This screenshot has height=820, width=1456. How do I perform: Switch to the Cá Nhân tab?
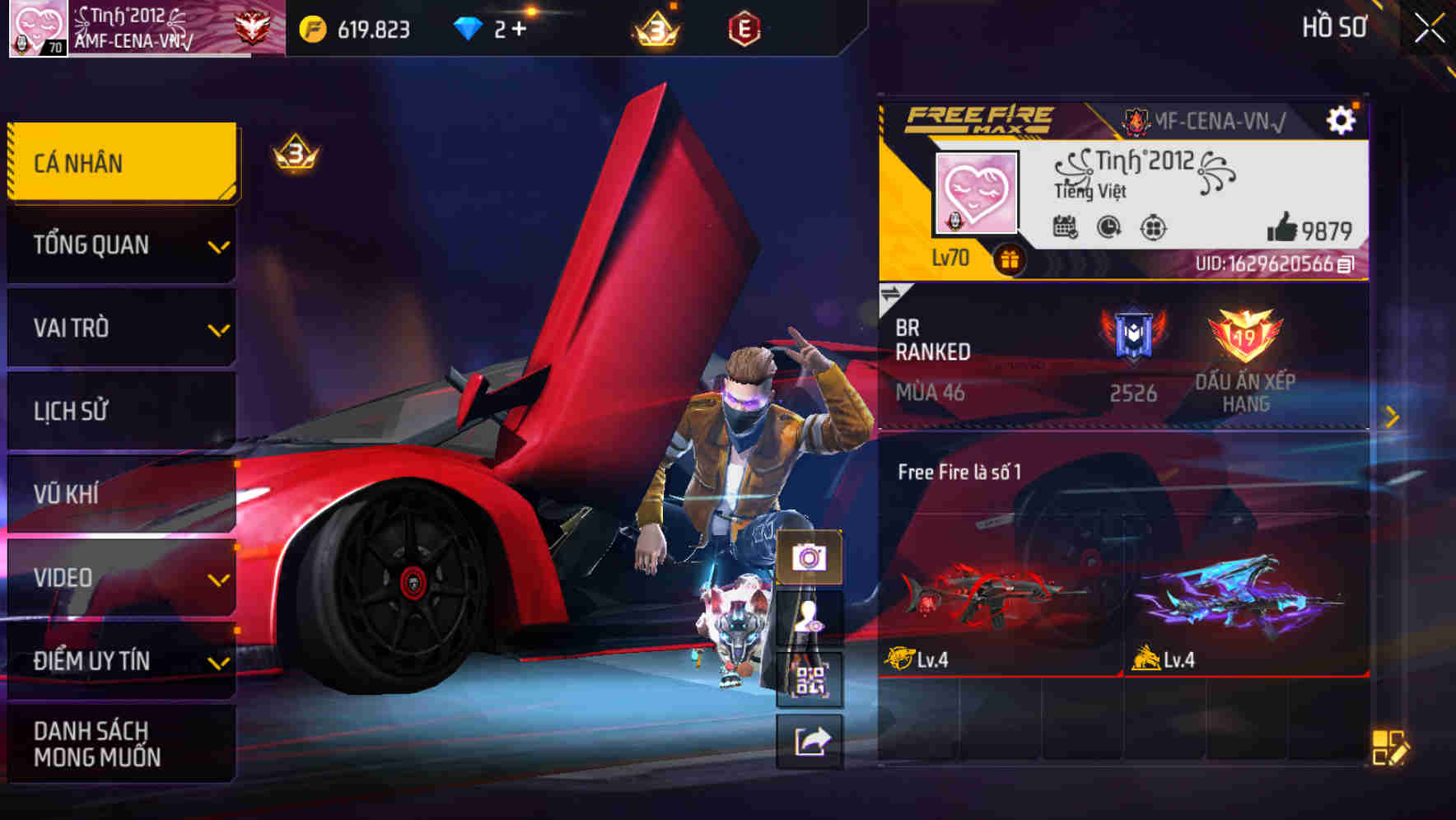tap(121, 162)
